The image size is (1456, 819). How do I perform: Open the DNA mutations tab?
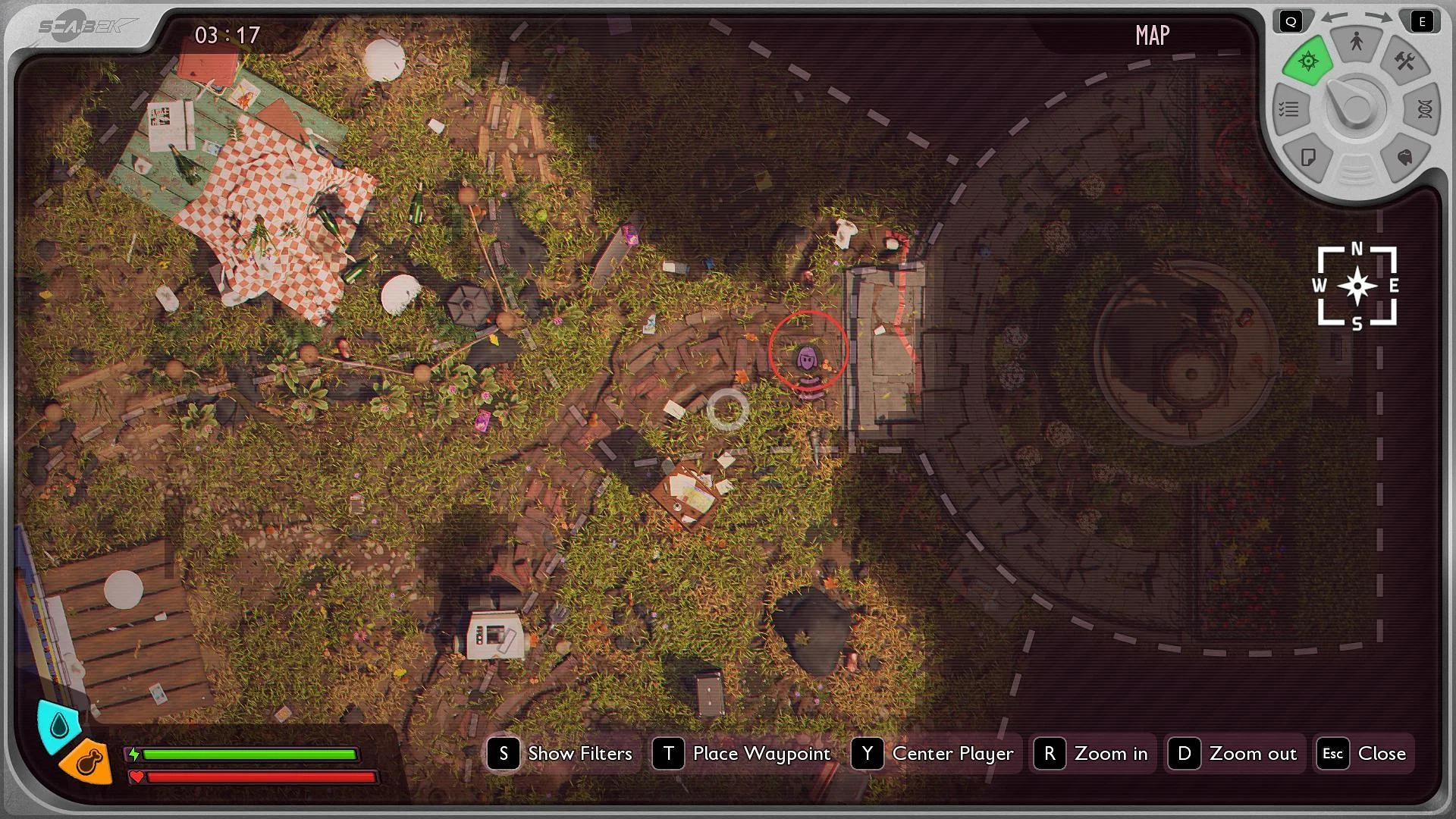1423,109
